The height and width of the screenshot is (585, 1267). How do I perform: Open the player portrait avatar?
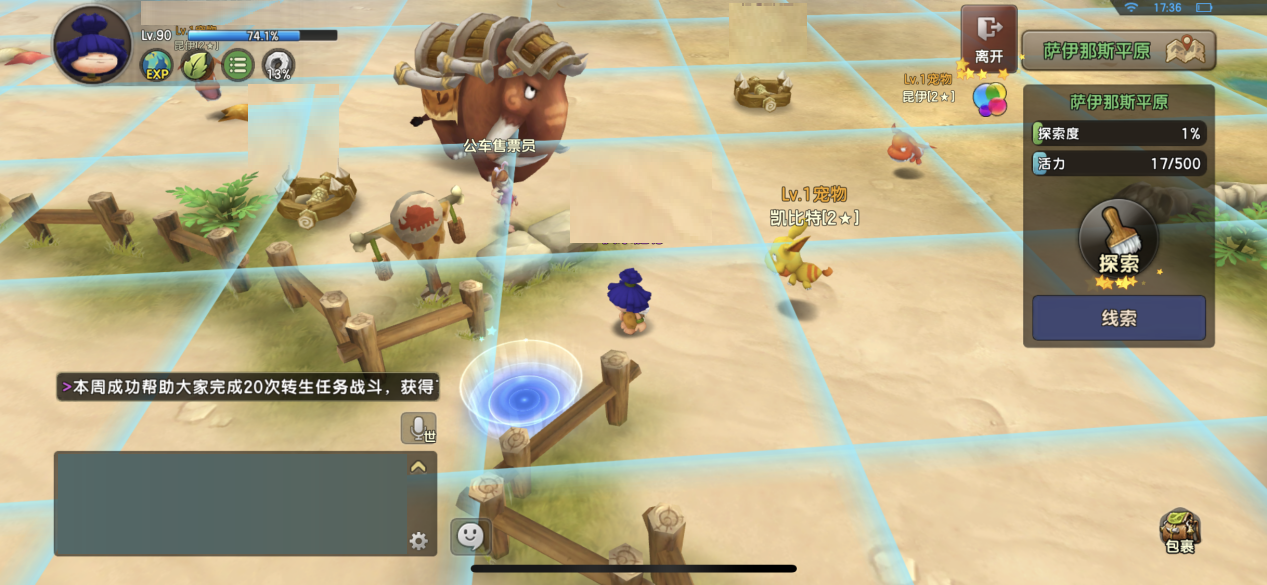(x=93, y=44)
